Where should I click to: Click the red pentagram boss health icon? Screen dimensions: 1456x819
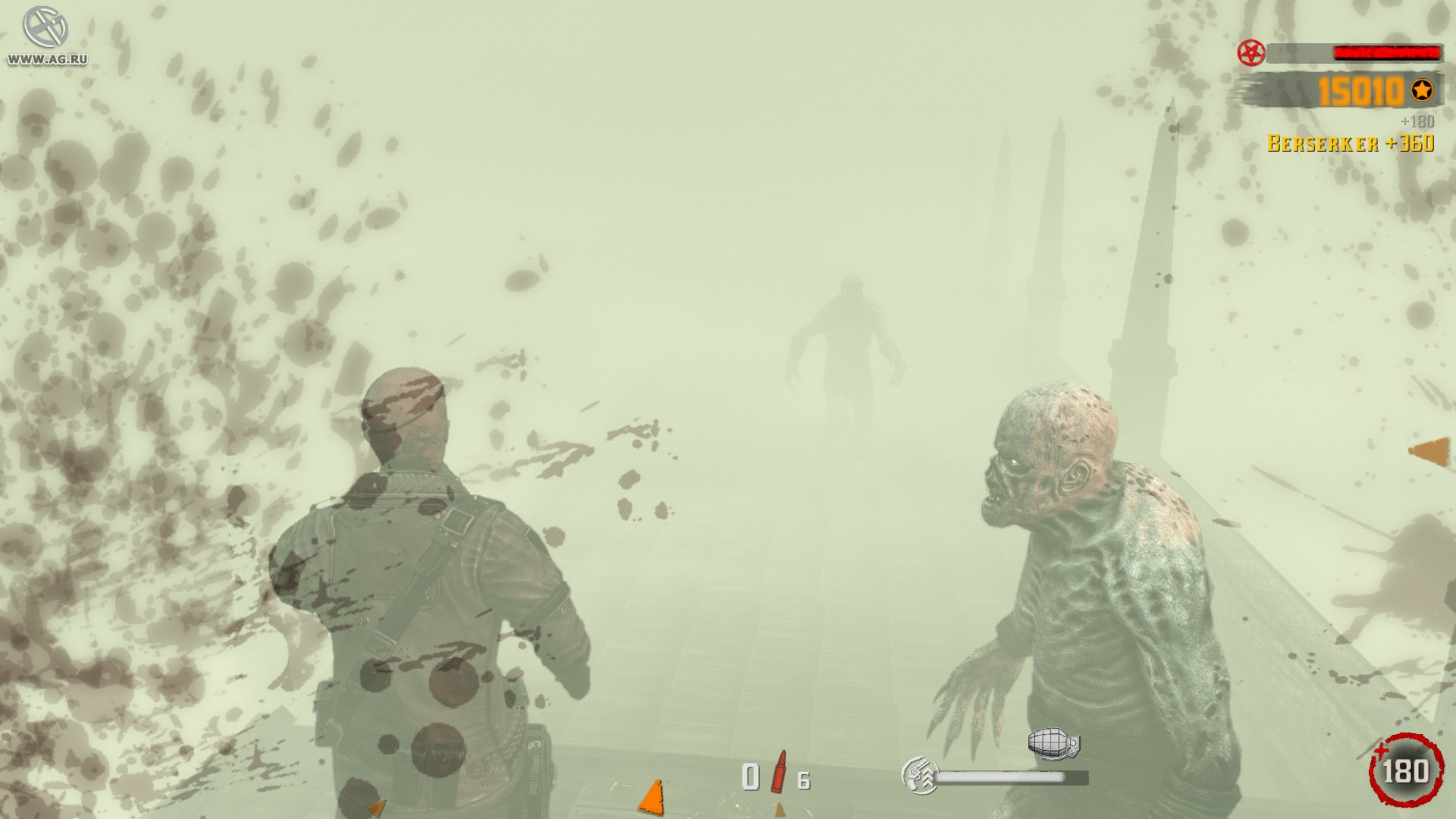(x=1250, y=53)
